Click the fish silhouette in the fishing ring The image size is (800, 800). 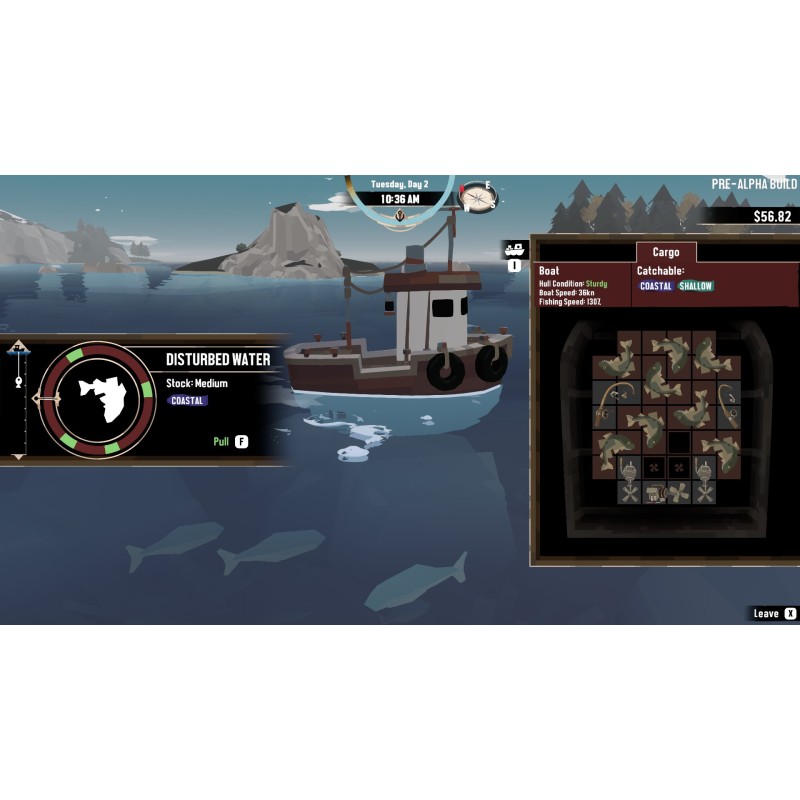pos(98,398)
